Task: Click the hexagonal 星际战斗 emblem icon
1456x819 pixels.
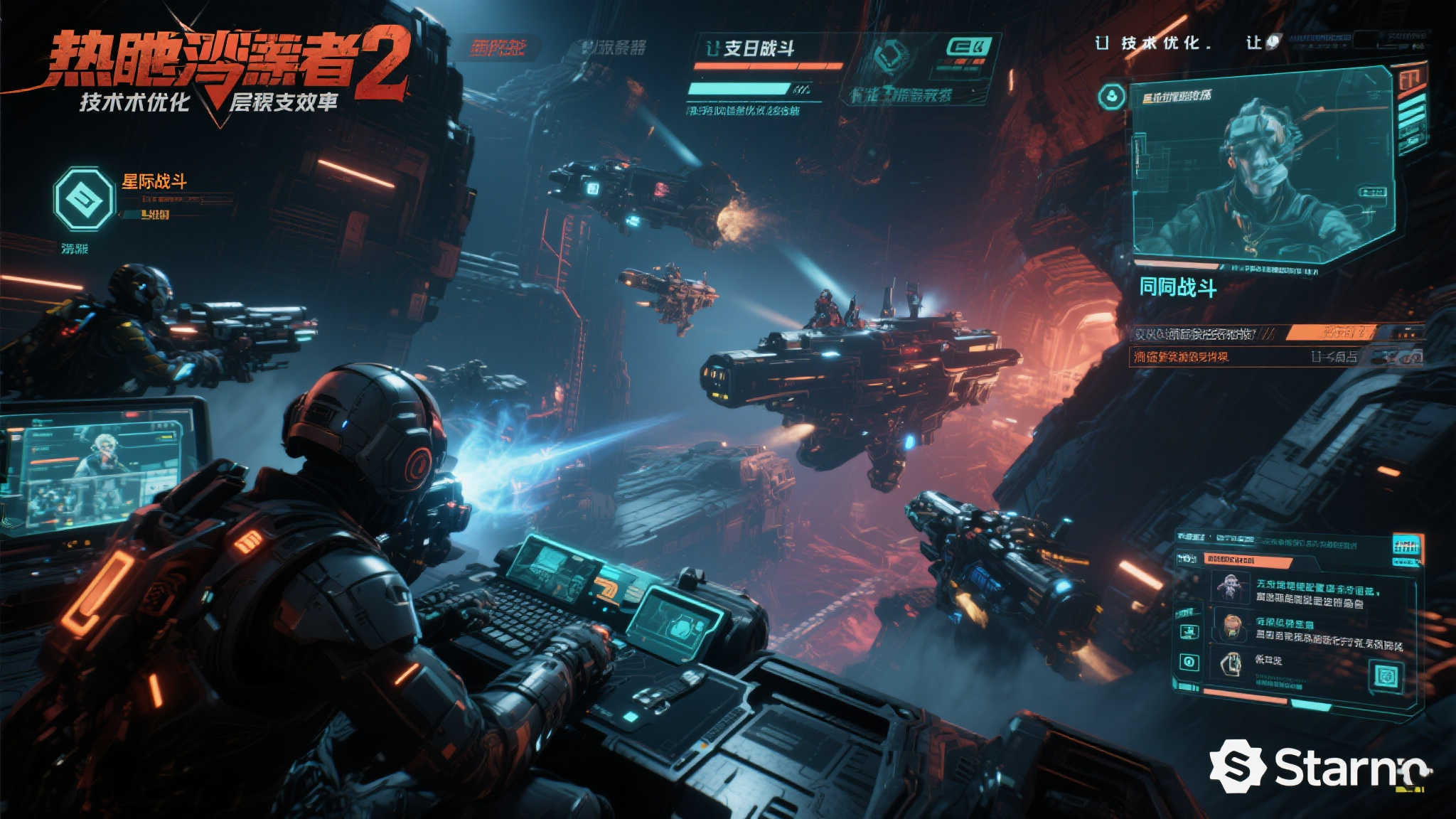Action: click(x=84, y=199)
